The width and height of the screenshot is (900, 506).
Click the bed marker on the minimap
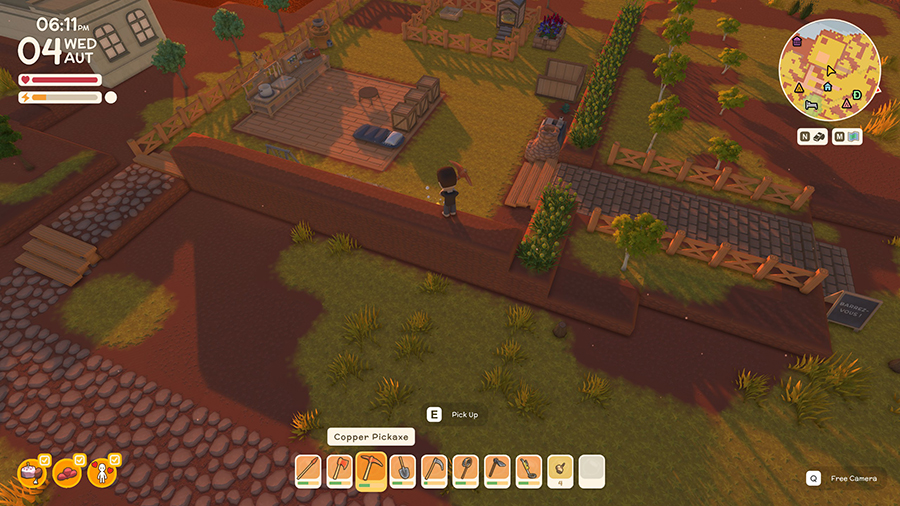coord(813,103)
